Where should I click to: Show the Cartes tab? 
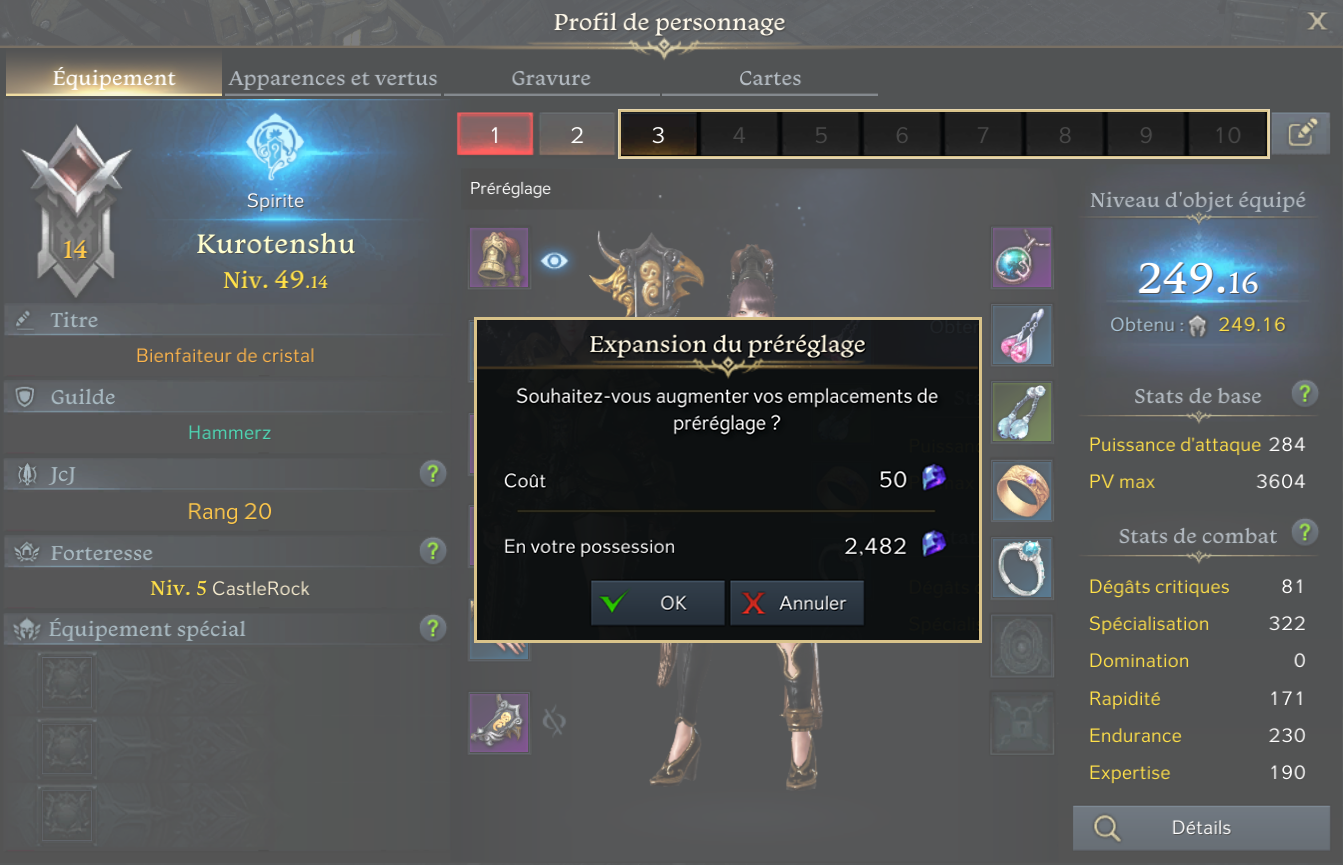770,78
